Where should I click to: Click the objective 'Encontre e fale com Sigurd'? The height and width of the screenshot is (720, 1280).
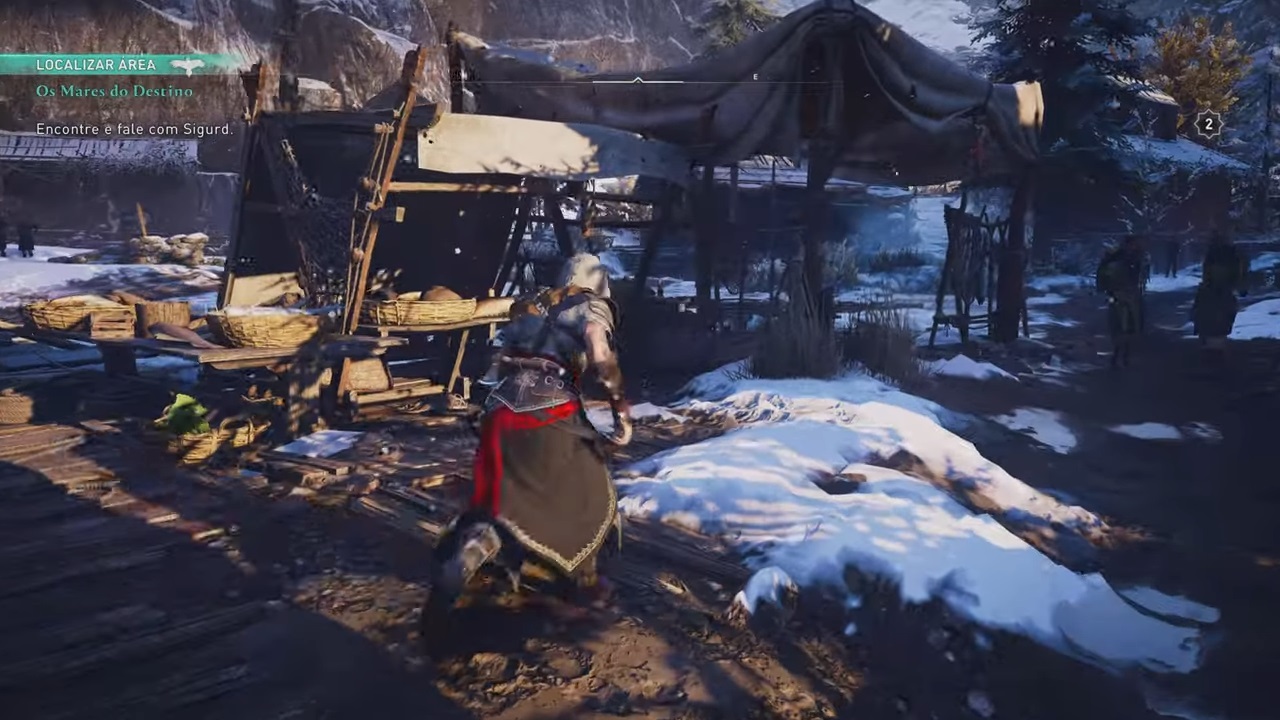pyautogui.click(x=134, y=129)
